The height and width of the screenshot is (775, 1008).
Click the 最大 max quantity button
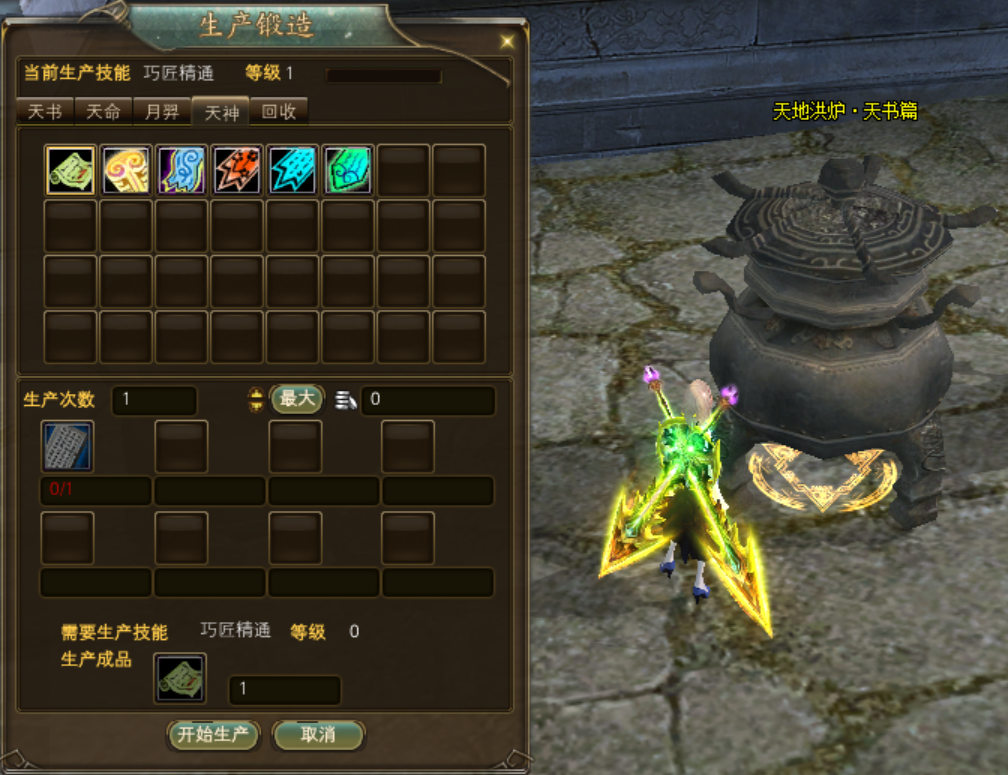(x=297, y=399)
